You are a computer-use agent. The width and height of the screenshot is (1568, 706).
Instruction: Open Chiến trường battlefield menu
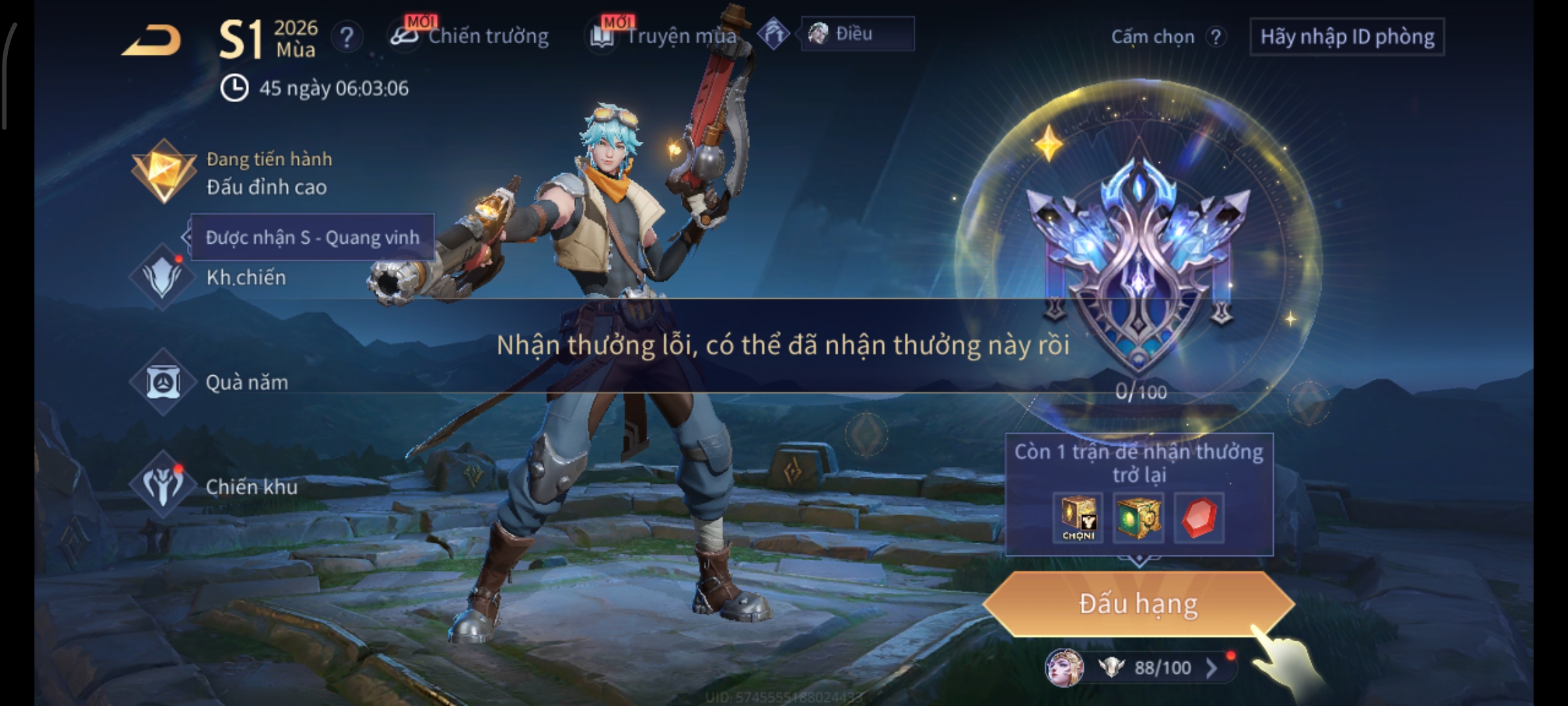(x=471, y=36)
